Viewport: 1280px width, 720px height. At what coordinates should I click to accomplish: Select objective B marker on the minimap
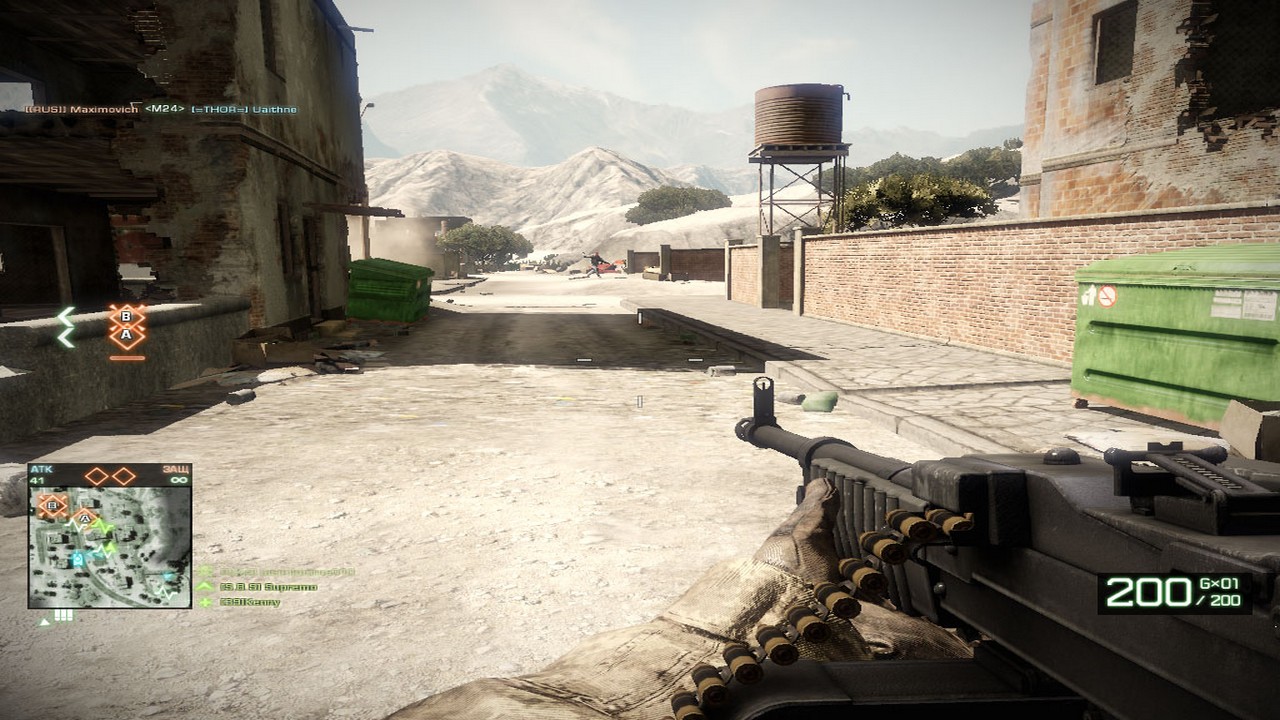click(x=52, y=505)
